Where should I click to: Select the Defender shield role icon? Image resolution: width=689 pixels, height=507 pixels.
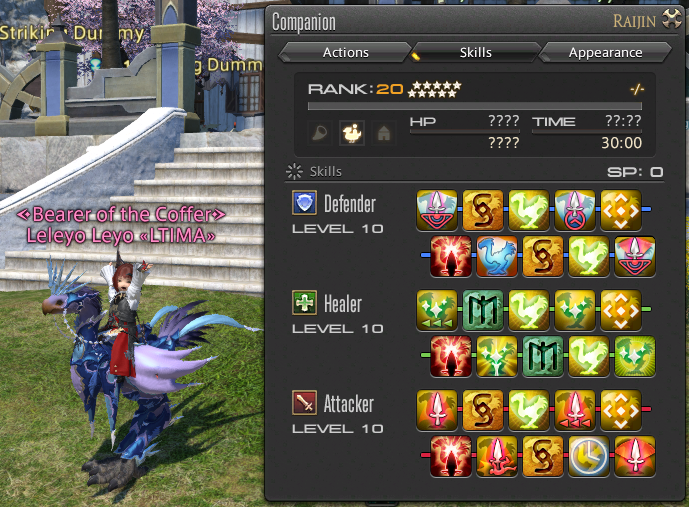point(304,204)
